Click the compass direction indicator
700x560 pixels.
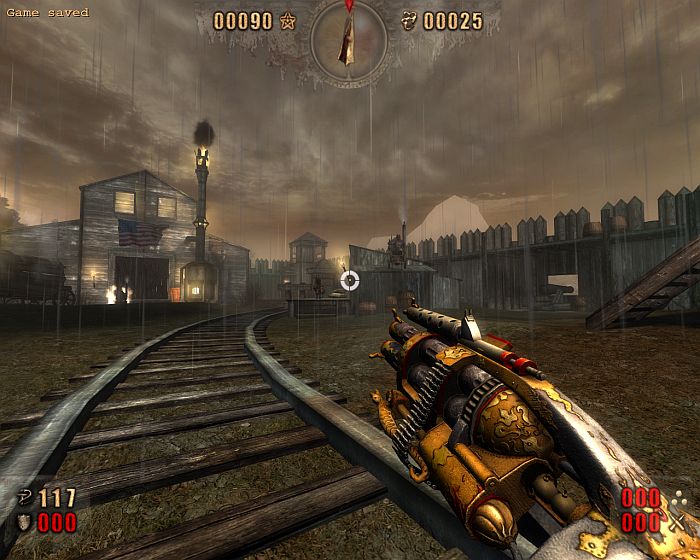348,40
